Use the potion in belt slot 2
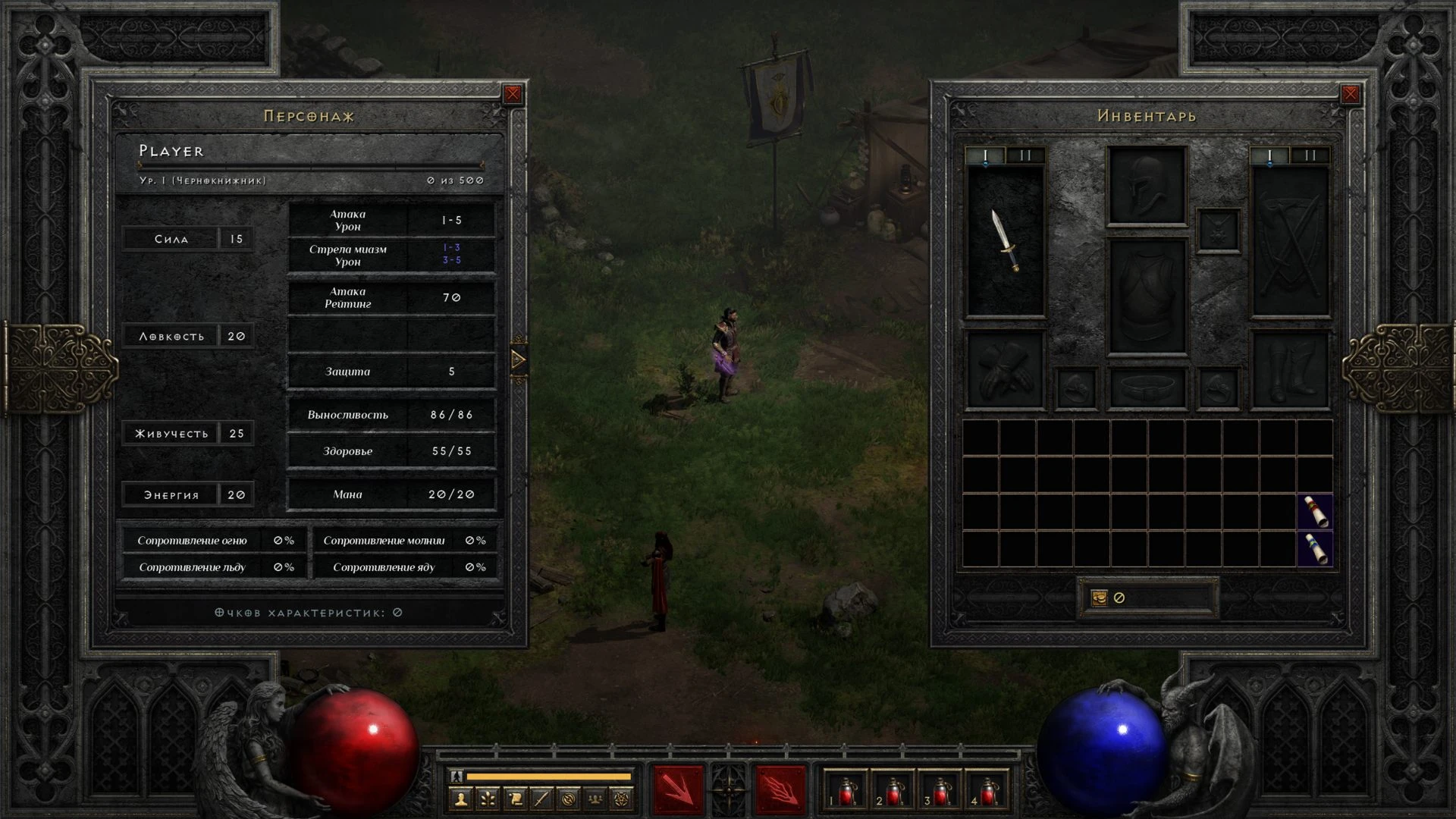 [893, 792]
